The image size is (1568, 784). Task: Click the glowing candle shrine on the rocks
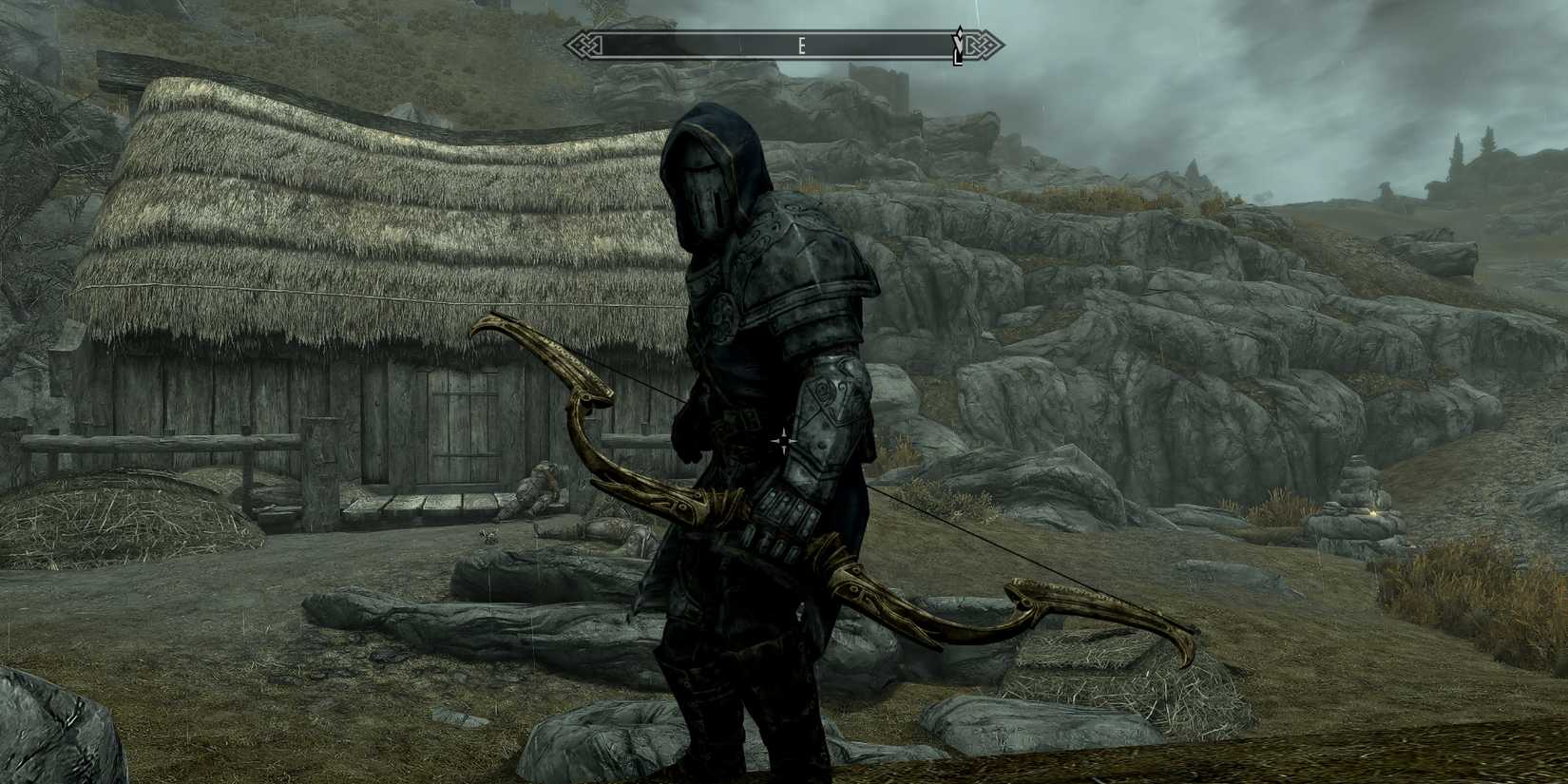point(1373,513)
